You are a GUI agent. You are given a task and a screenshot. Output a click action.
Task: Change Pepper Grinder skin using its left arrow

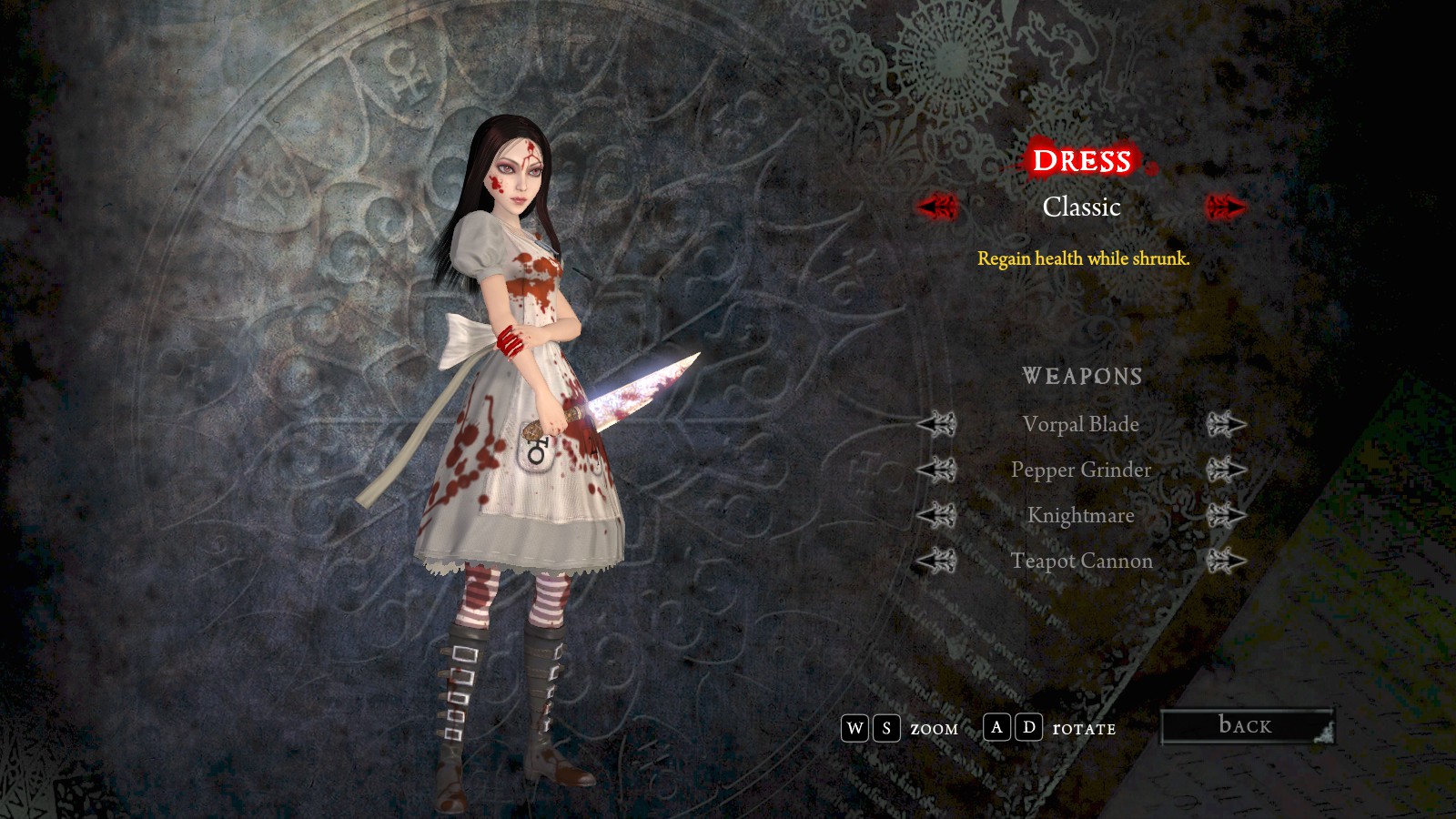click(x=936, y=470)
